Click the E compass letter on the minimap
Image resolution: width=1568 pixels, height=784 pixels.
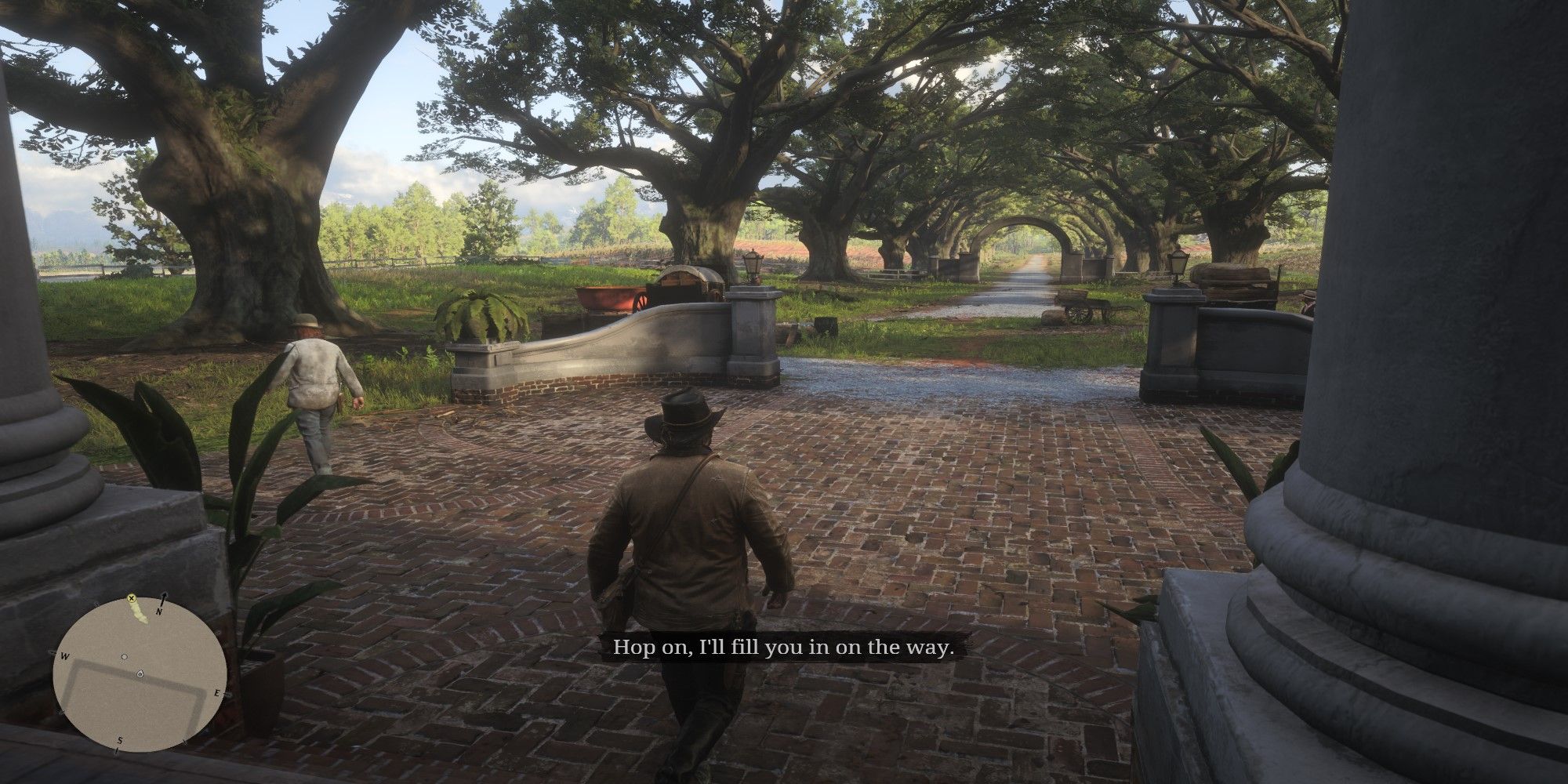point(216,692)
